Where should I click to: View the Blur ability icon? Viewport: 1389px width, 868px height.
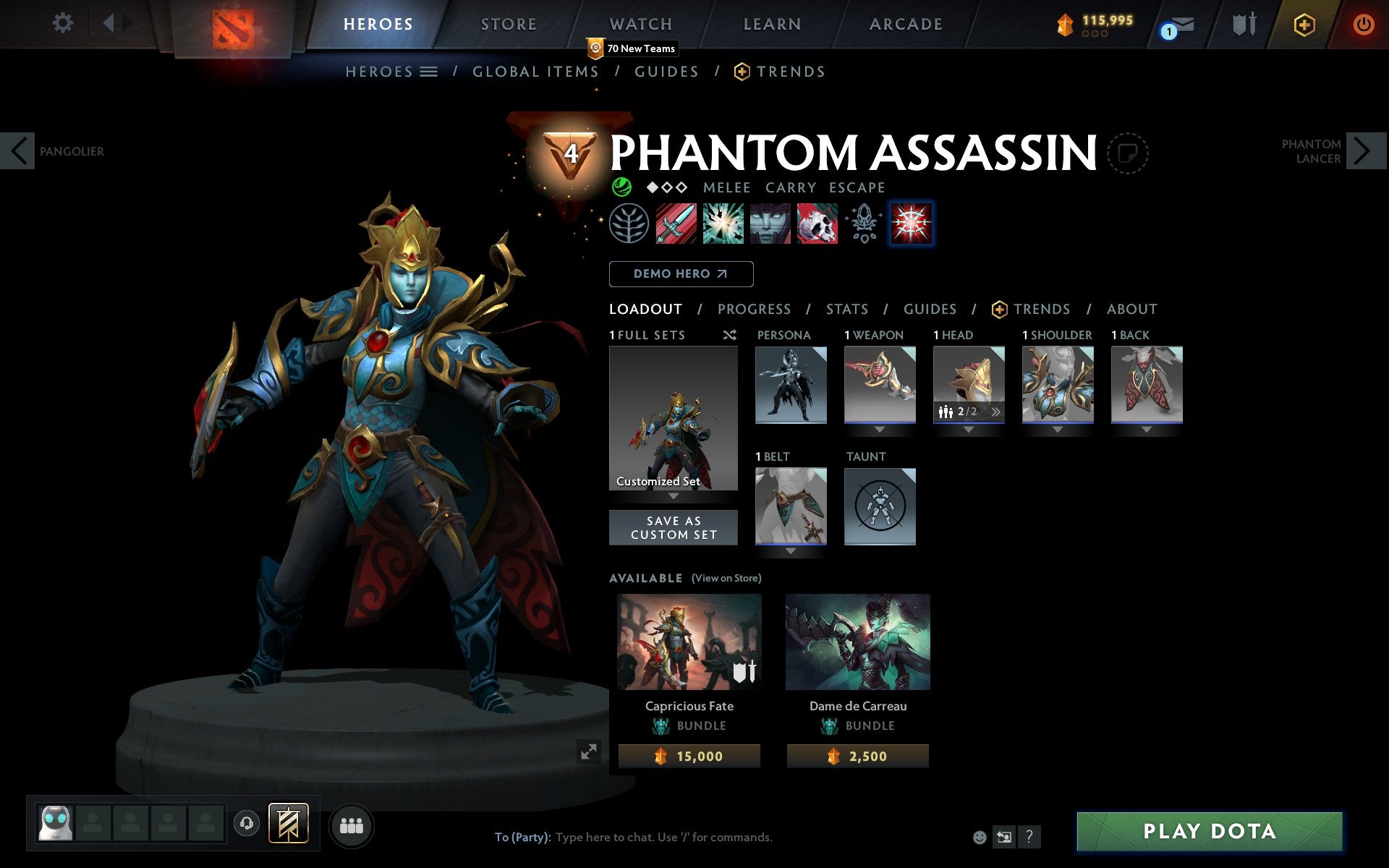(x=770, y=223)
